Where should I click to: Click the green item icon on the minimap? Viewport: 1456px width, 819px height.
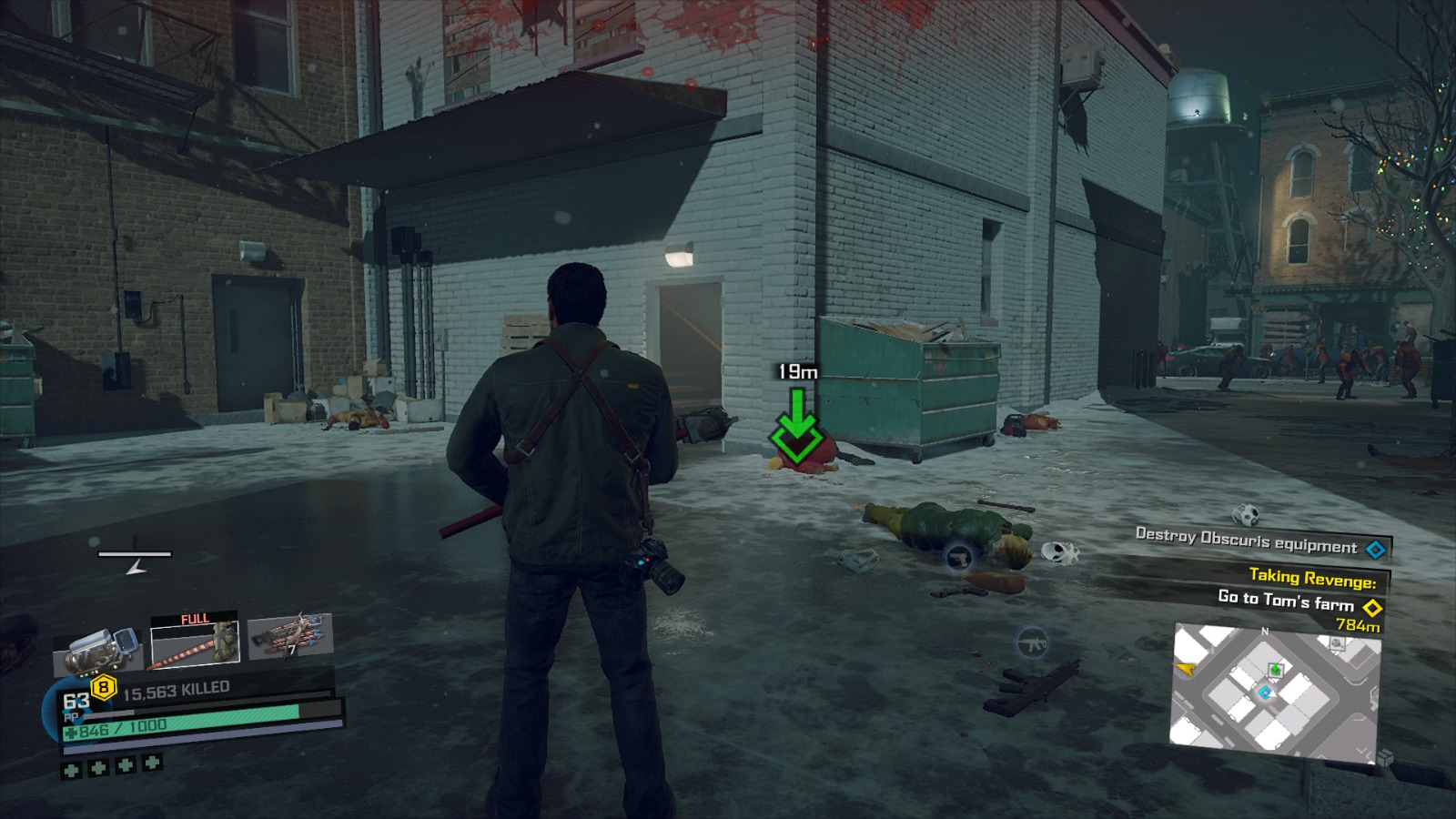point(1276,670)
